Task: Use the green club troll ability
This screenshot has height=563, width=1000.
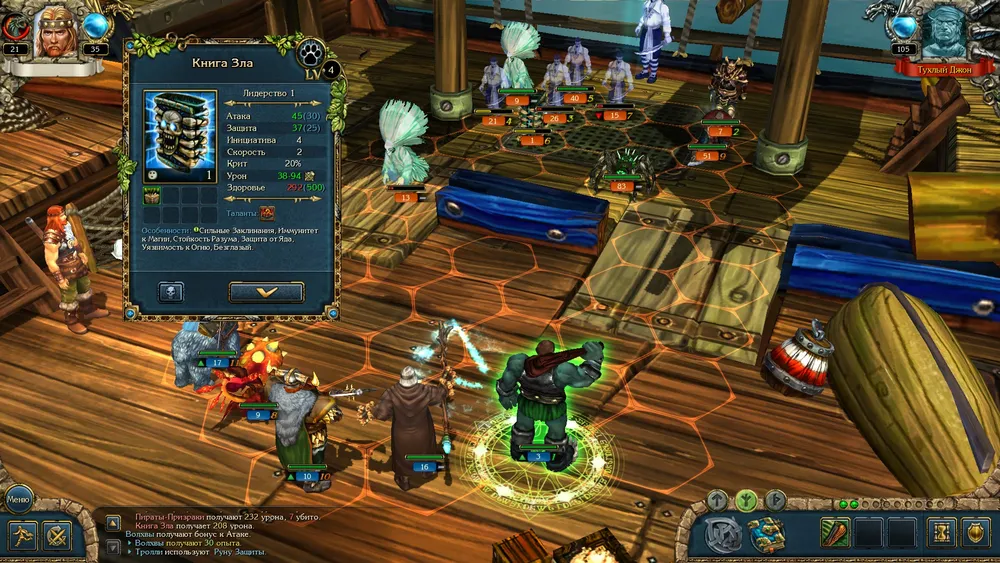Action: click(x=835, y=532)
